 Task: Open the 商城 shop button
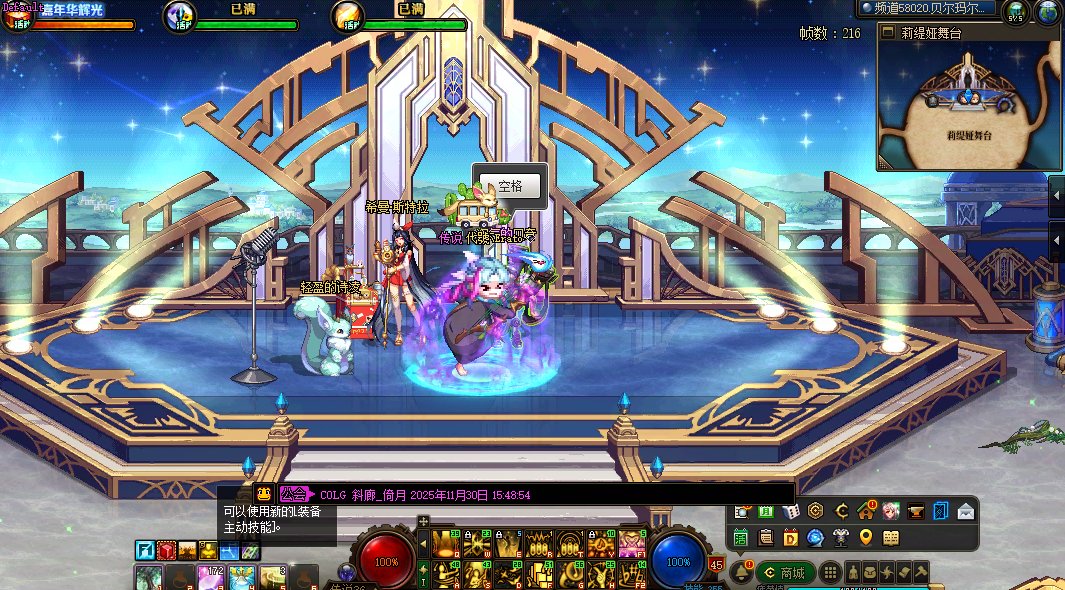(x=785, y=573)
